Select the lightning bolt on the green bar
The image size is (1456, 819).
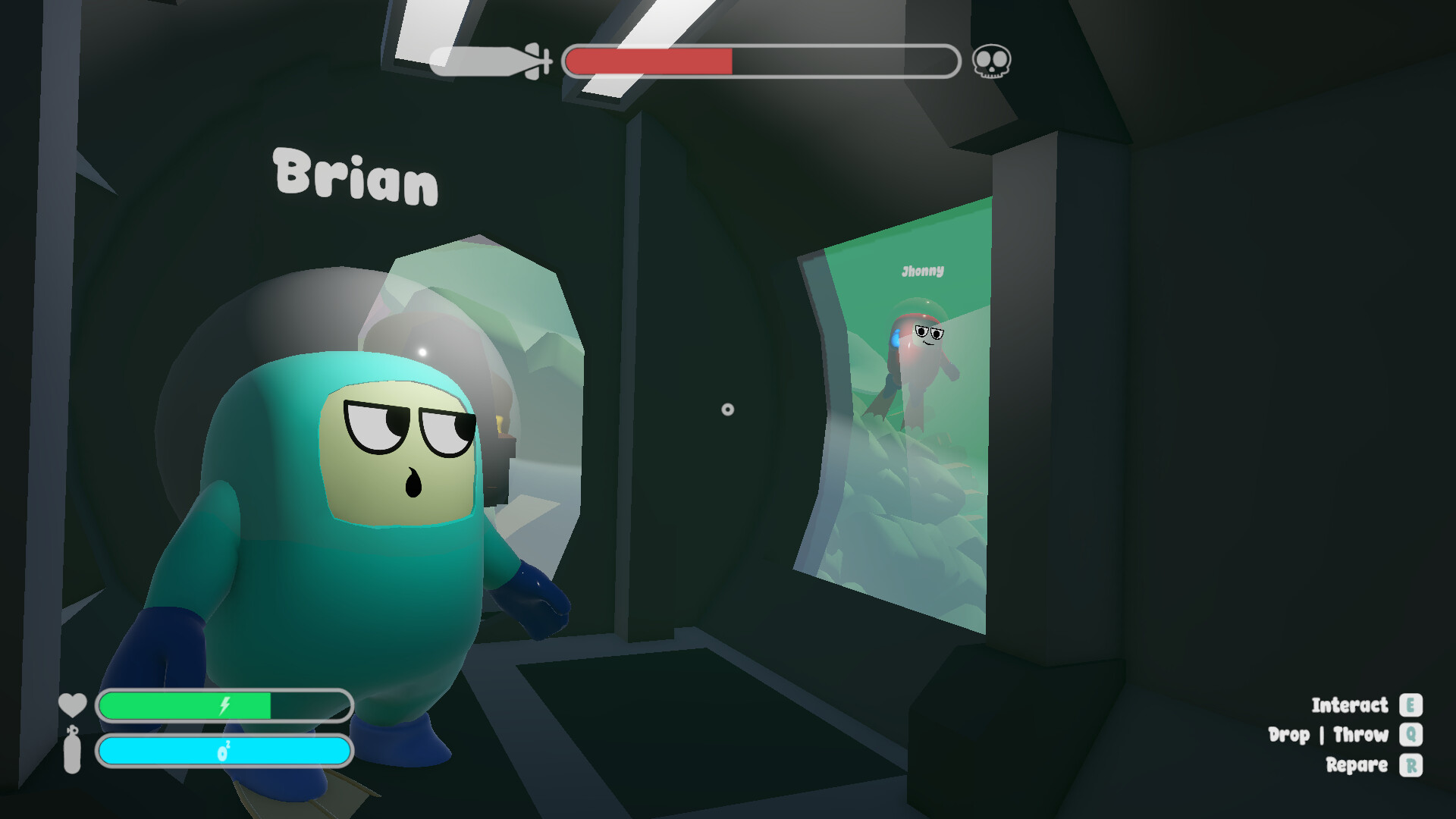pos(224,706)
